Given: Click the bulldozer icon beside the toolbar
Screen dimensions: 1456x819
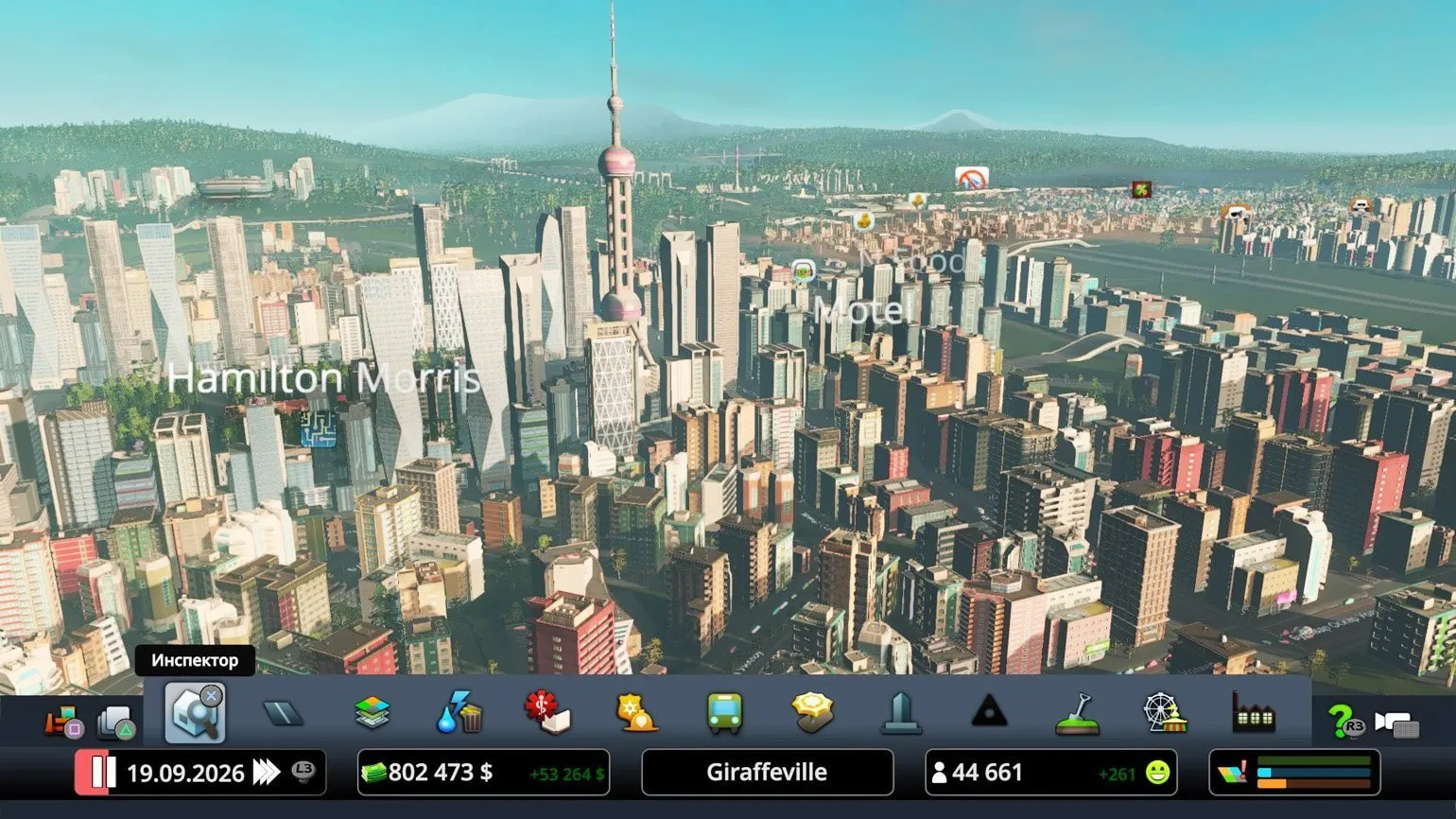Looking at the screenshot, I should click(62, 723).
